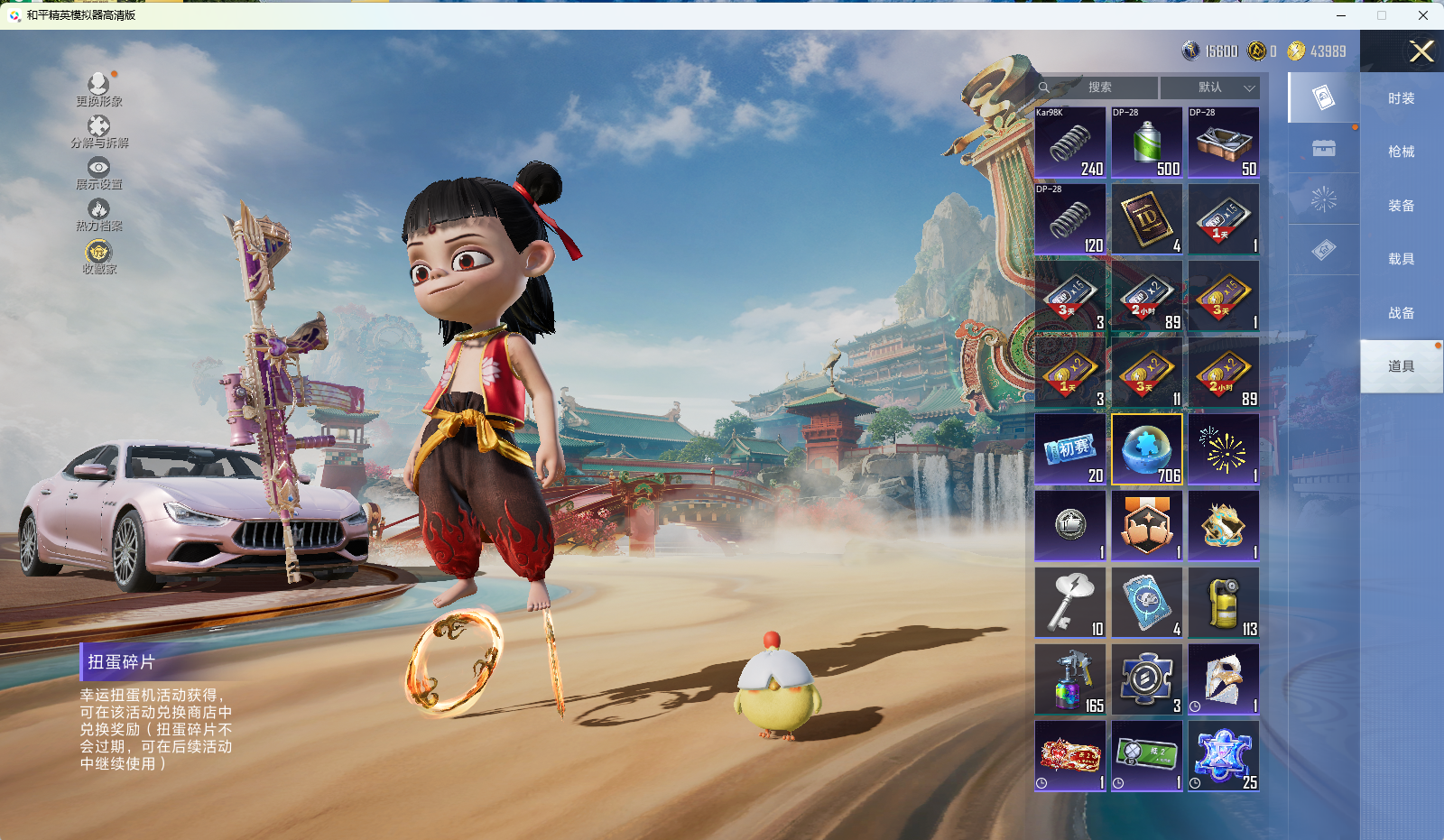Open the 热力档案 flame icon
The height and width of the screenshot is (840, 1444).
[x=98, y=214]
